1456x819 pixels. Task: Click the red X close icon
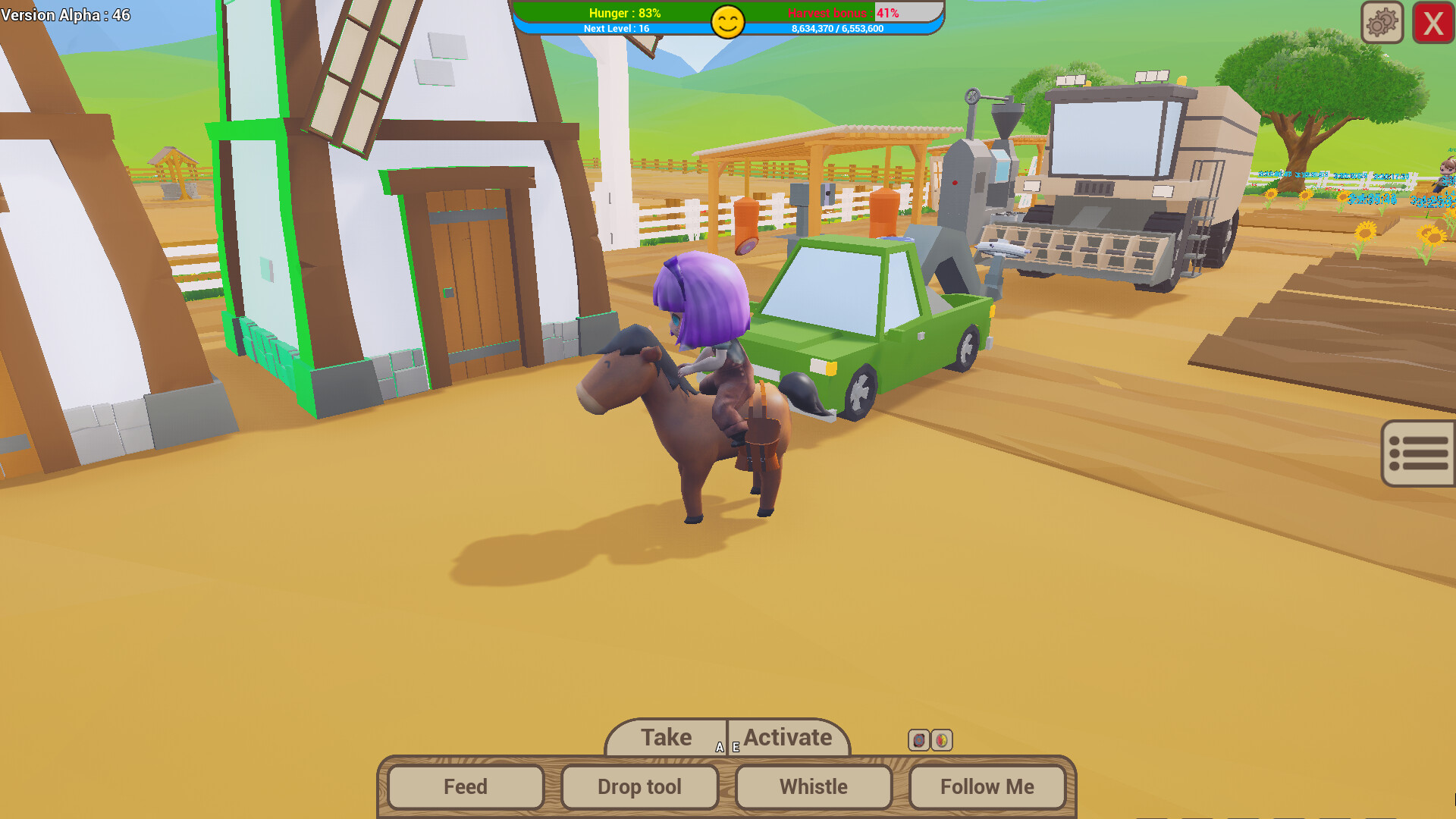1432,22
